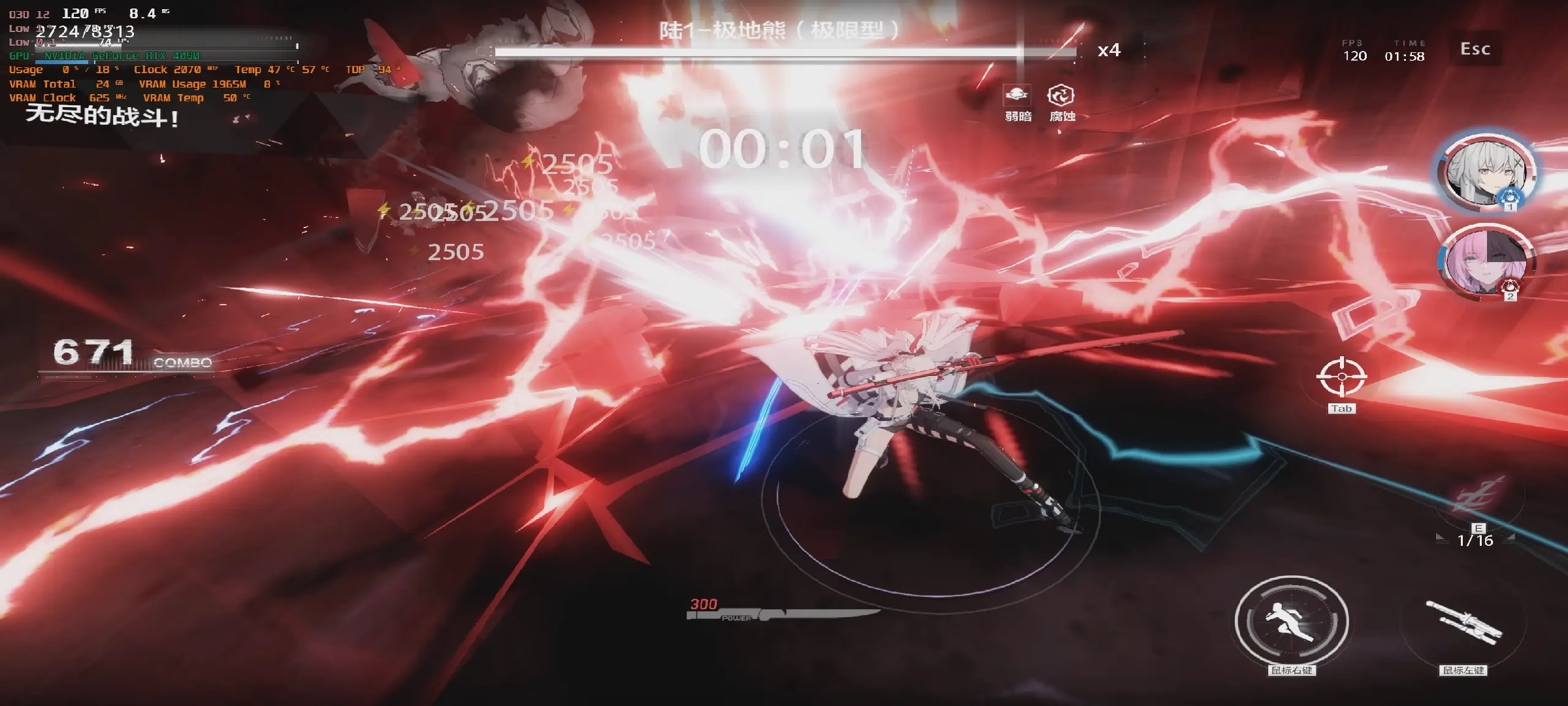Viewport: 1568px width, 706px height.
Task: Open the pause menu via Esc button
Action: pyautogui.click(x=1475, y=49)
